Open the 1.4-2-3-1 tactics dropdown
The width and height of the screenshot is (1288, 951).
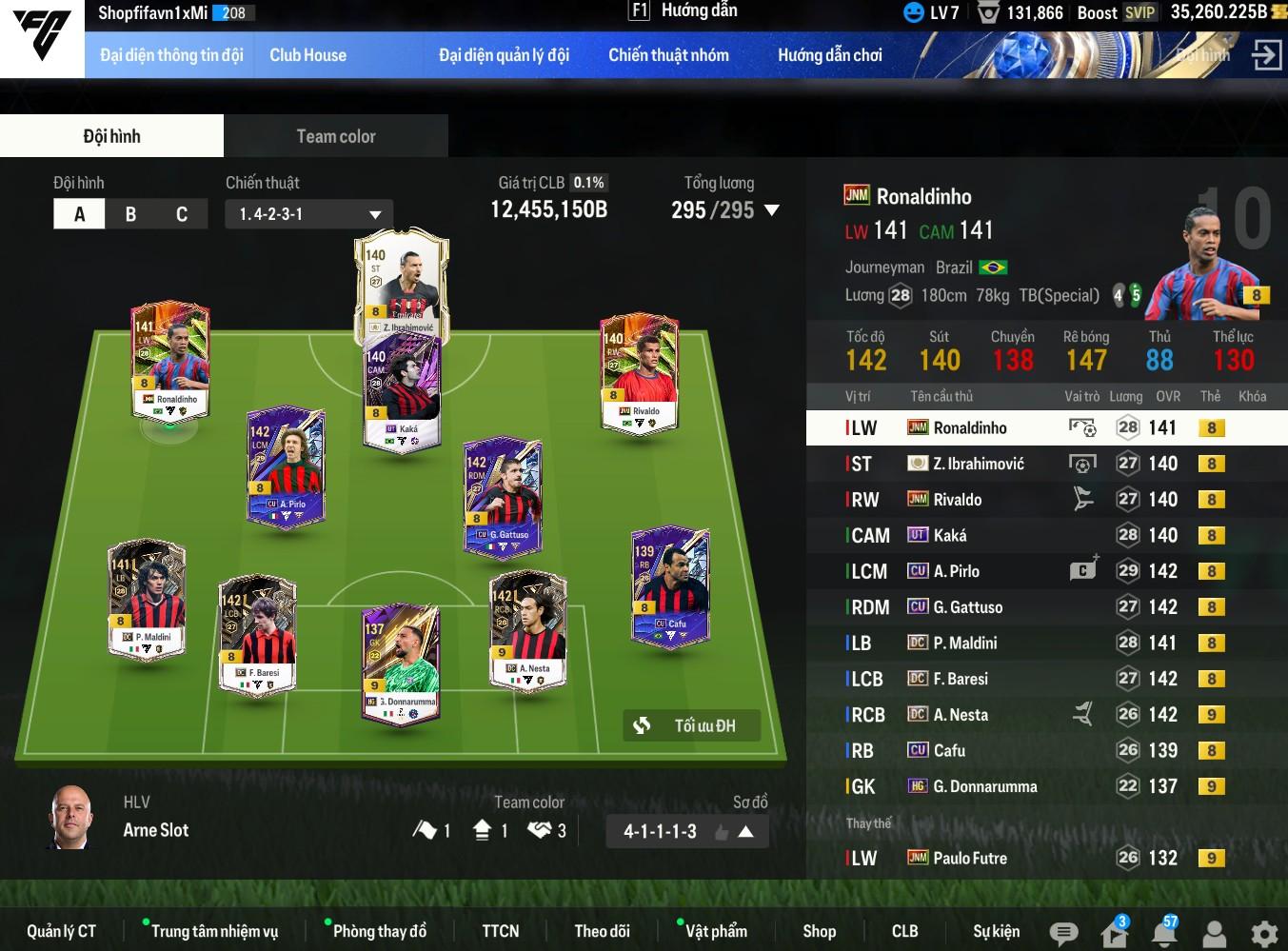[x=309, y=214]
